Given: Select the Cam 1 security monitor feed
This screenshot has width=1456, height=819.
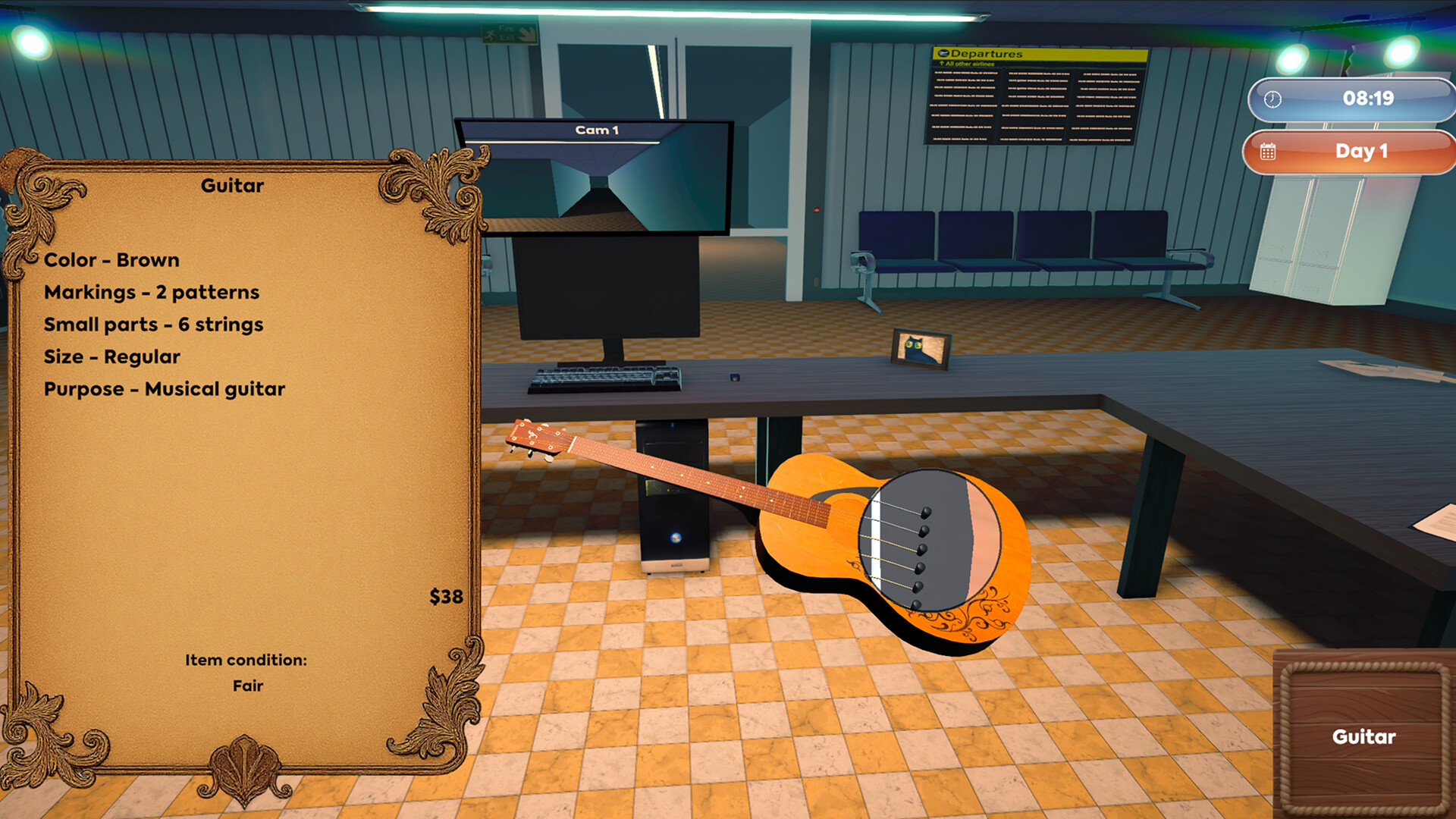Looking at the screenshot, I should (x=596, y=174).
